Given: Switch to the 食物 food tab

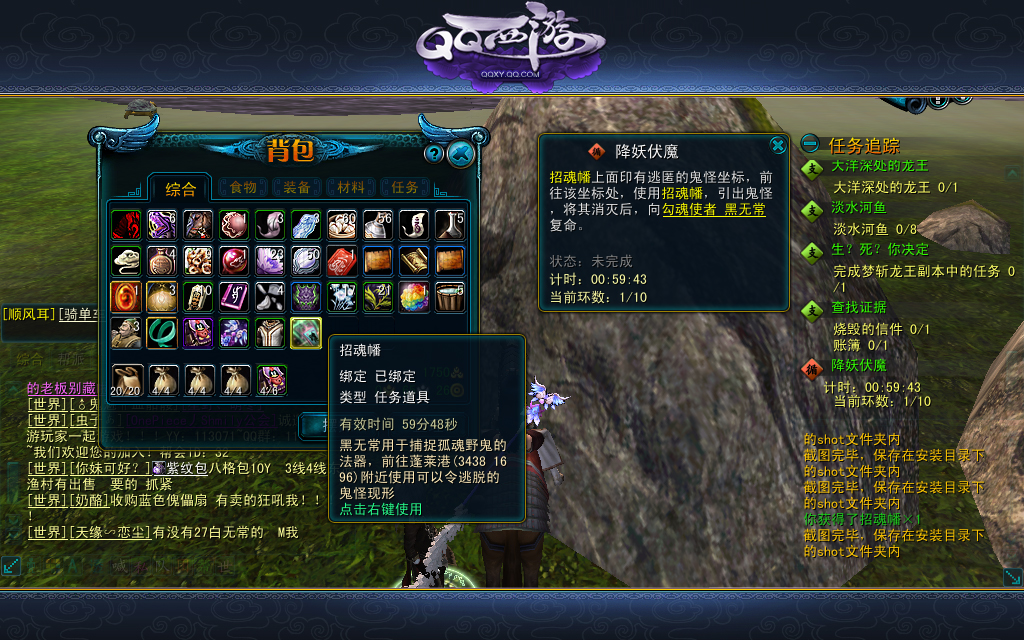Looking at the screenshot, I should tap(243, 188).
